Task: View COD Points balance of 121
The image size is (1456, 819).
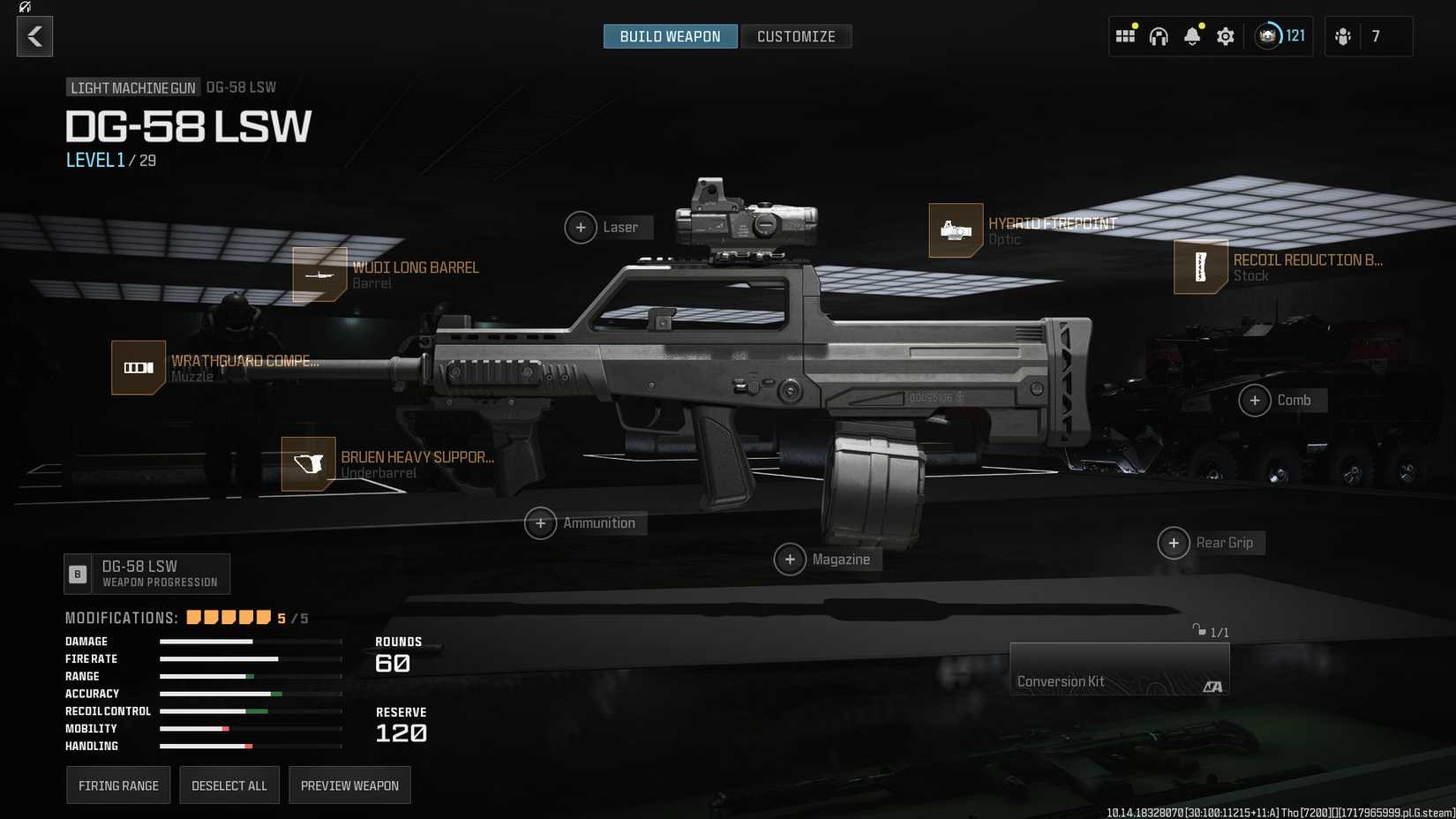Action: (1280, 36)
